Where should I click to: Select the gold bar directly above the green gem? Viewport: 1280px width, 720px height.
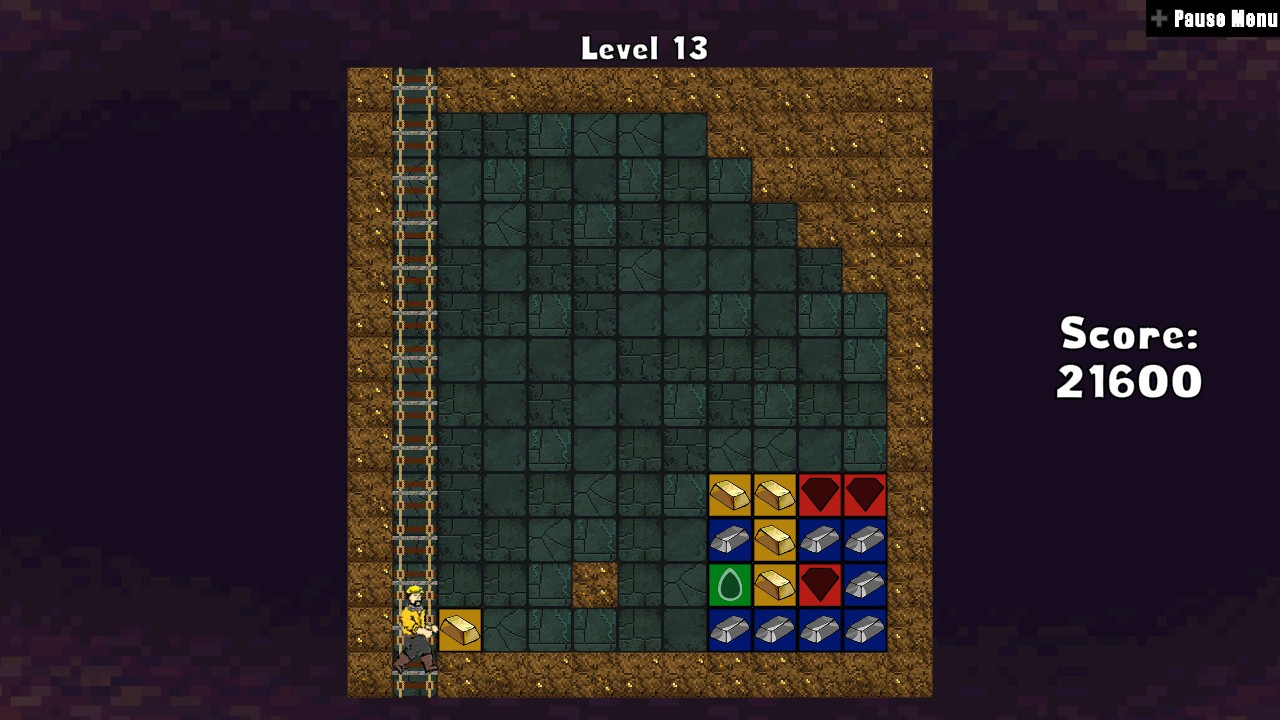pyautogui.click(x=775, y=540)
